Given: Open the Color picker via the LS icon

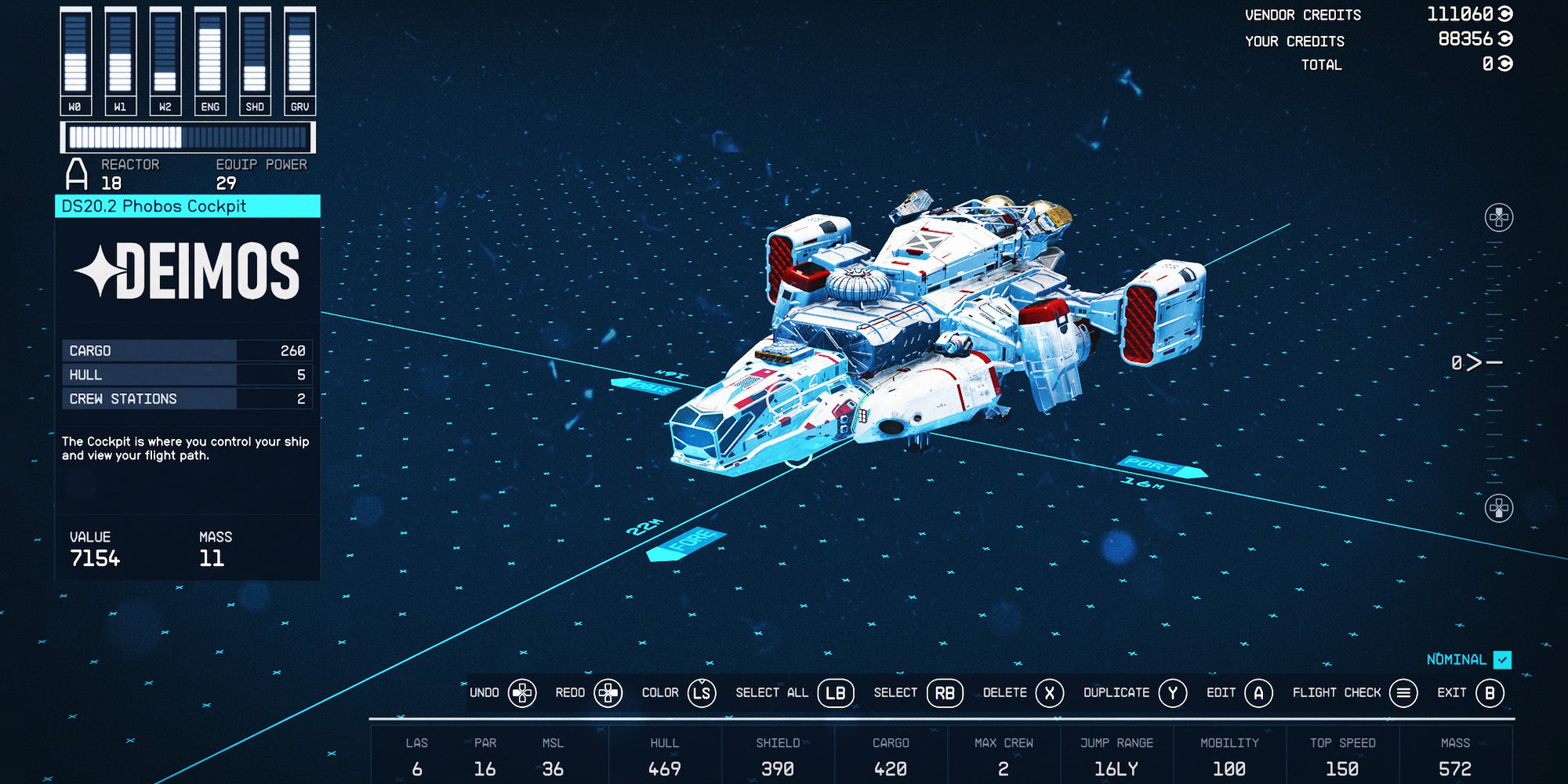Looking at the screenshot, I should [703, 693].
